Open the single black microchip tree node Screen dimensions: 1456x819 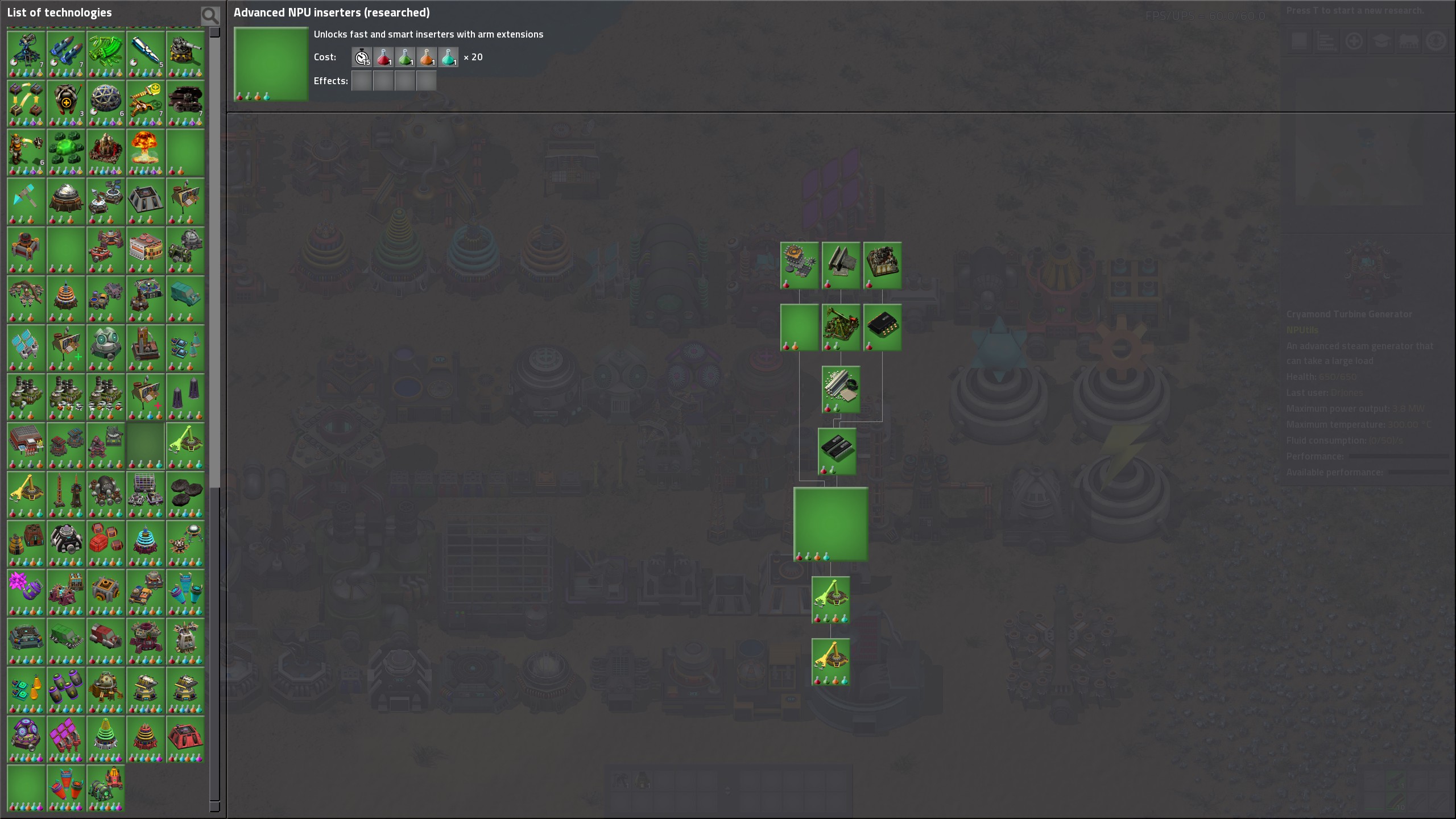[x=882, y=327]
